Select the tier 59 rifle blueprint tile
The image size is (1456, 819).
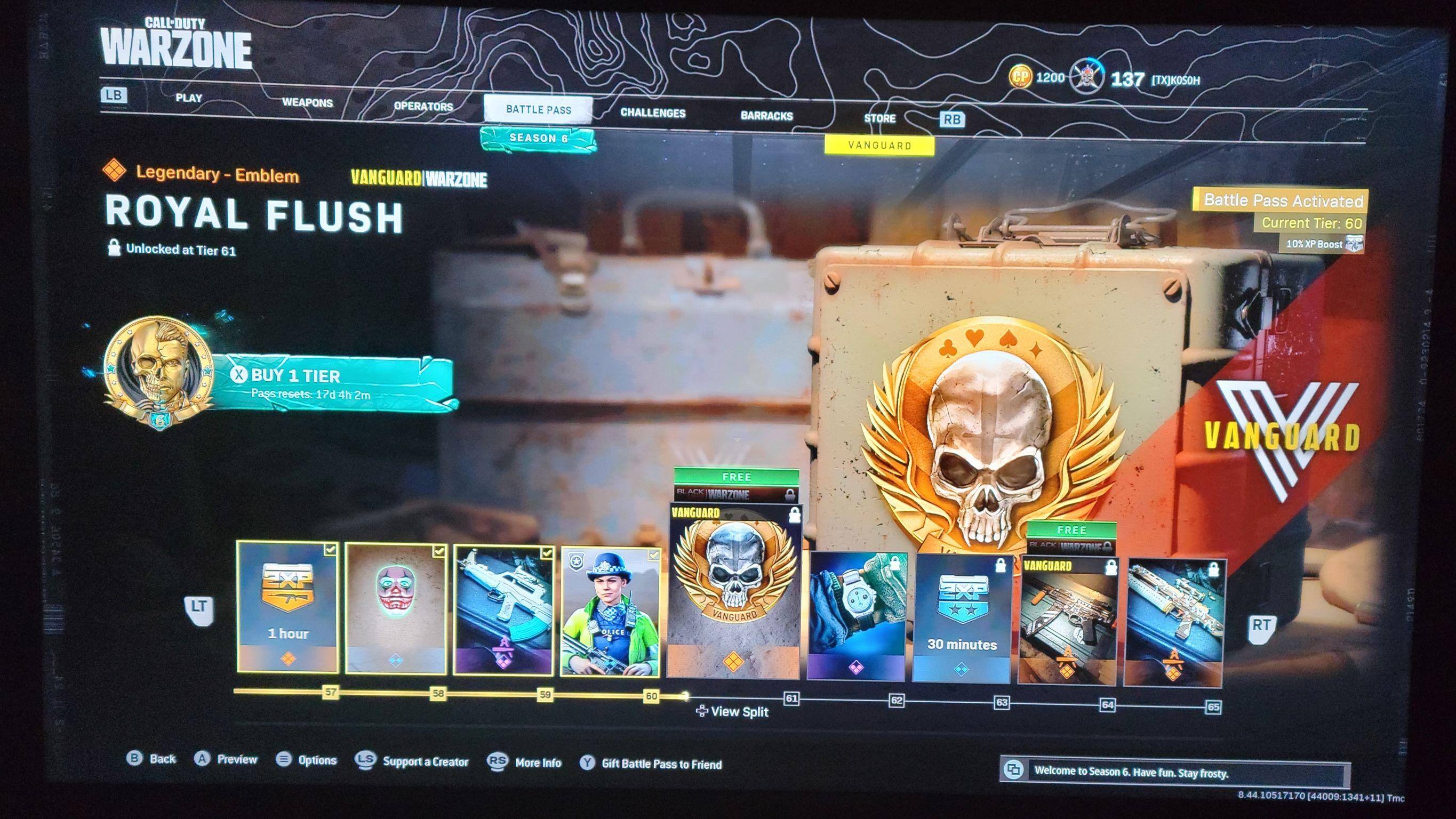point(503,611)
